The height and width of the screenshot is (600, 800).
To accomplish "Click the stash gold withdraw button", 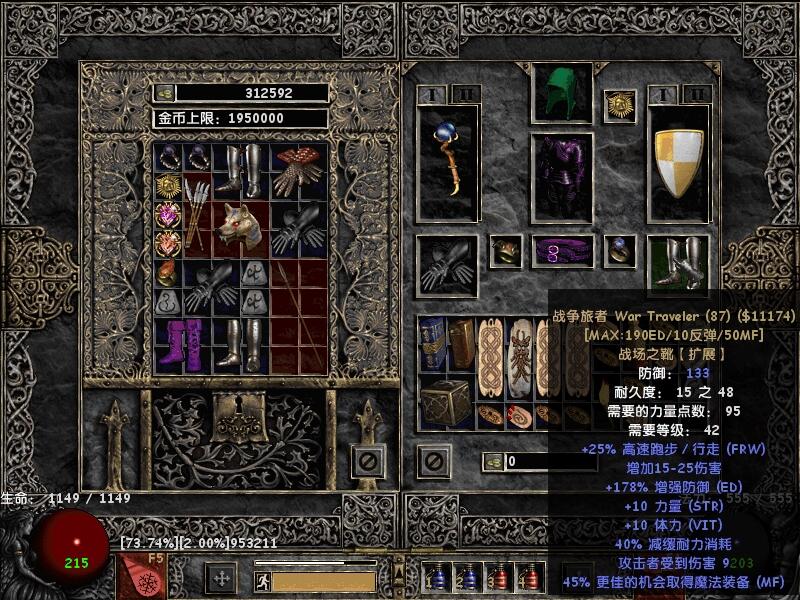I will (x=165, y=93).
